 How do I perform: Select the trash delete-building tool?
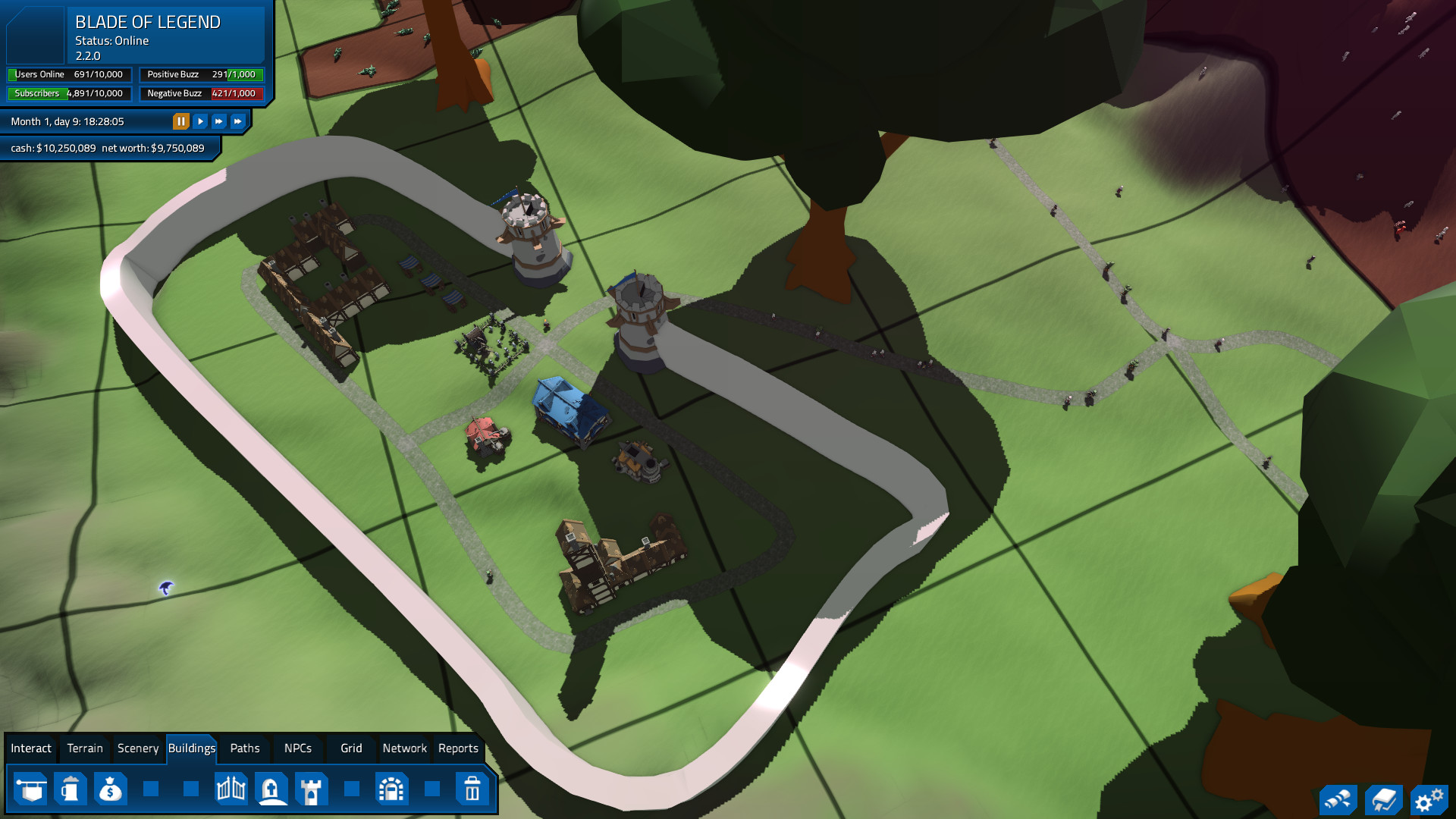point(472,789)
